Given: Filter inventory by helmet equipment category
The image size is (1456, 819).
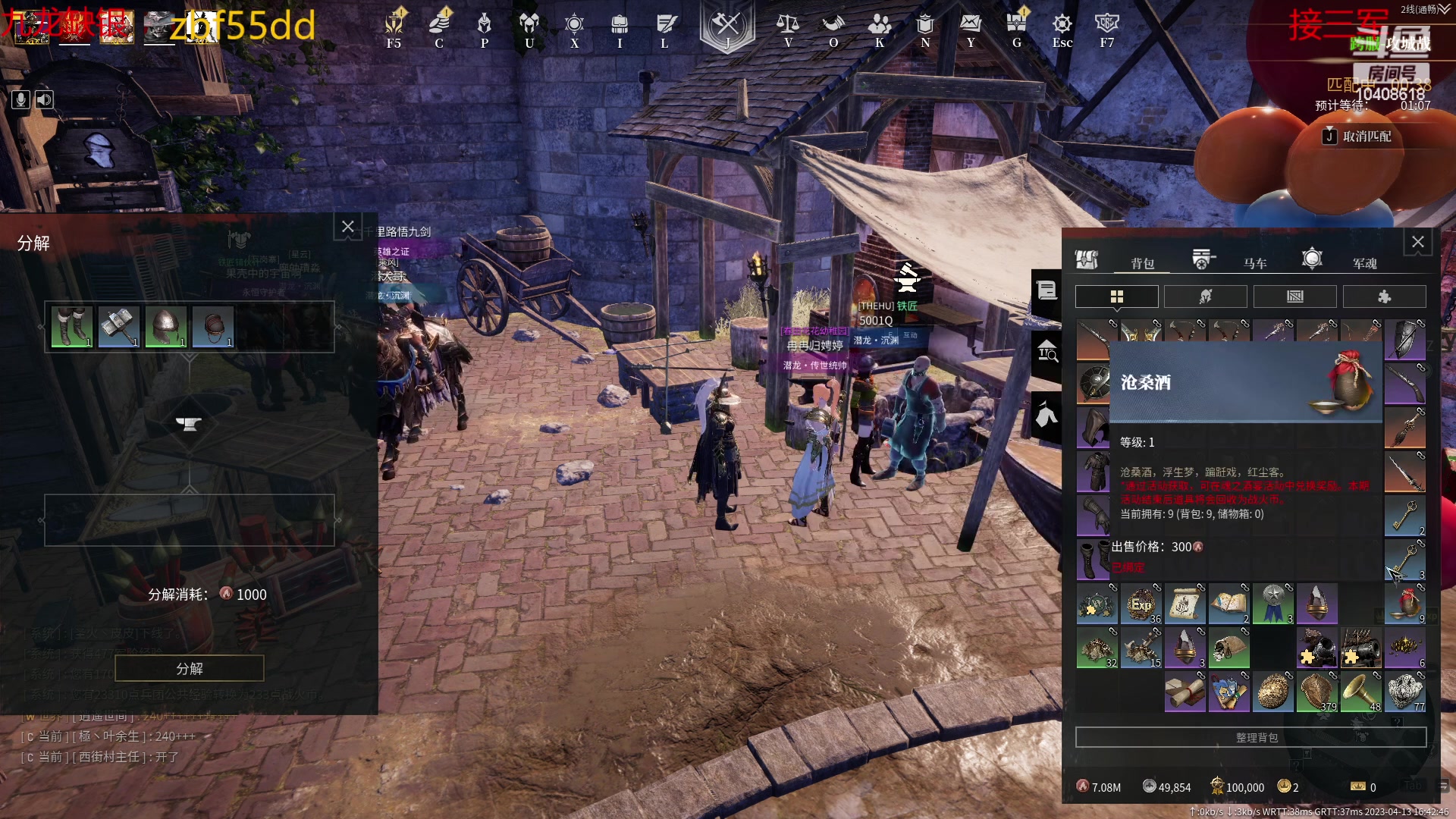Looking at the screenshot, I should (x=1206, y=297).
